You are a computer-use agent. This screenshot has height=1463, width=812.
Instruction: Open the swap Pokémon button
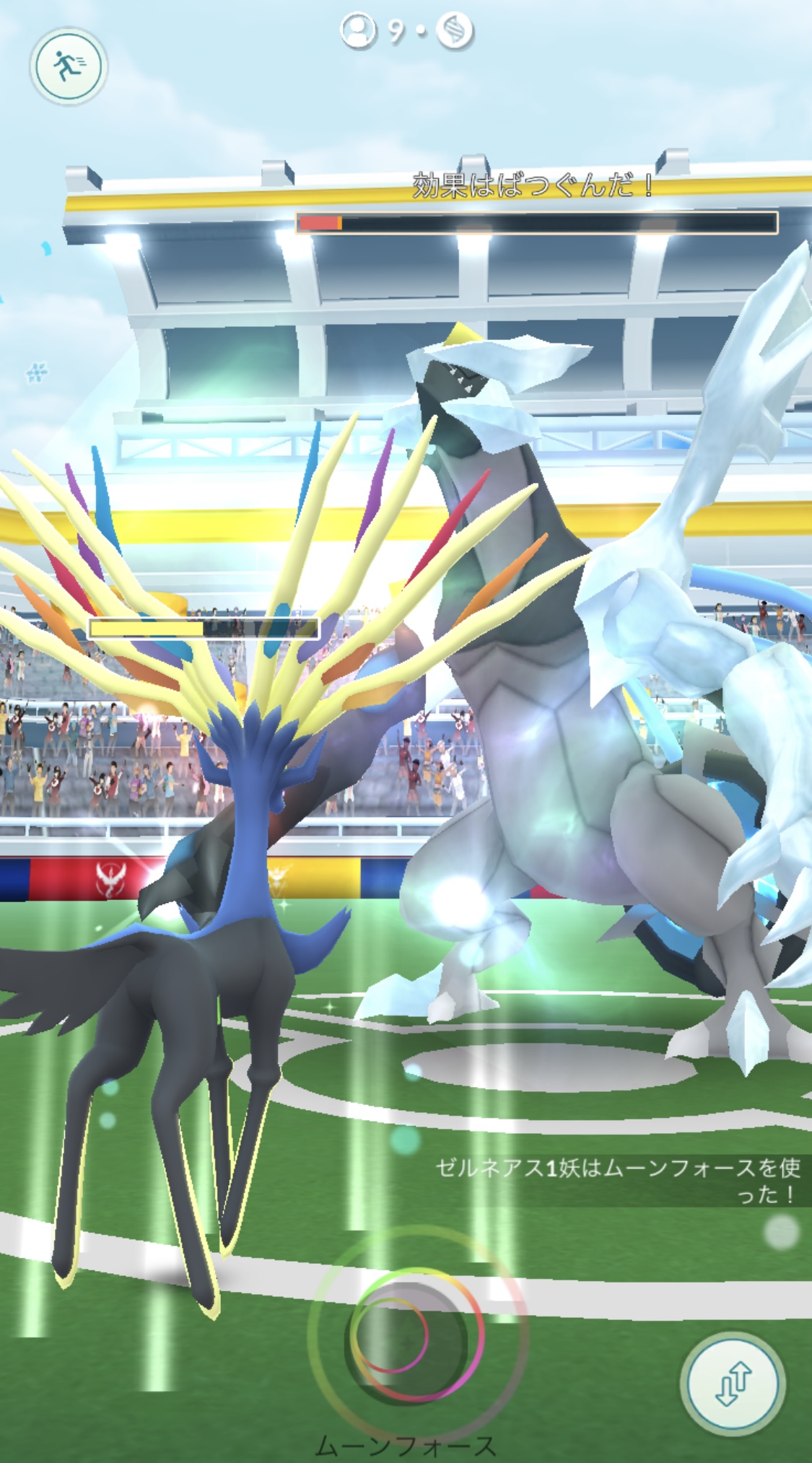pyautogui.click(x=733, y=1382)
